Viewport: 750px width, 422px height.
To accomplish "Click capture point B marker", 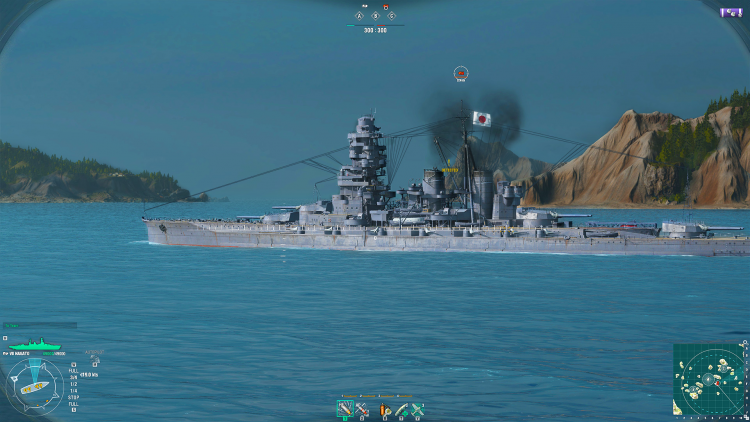I will 376,16.
